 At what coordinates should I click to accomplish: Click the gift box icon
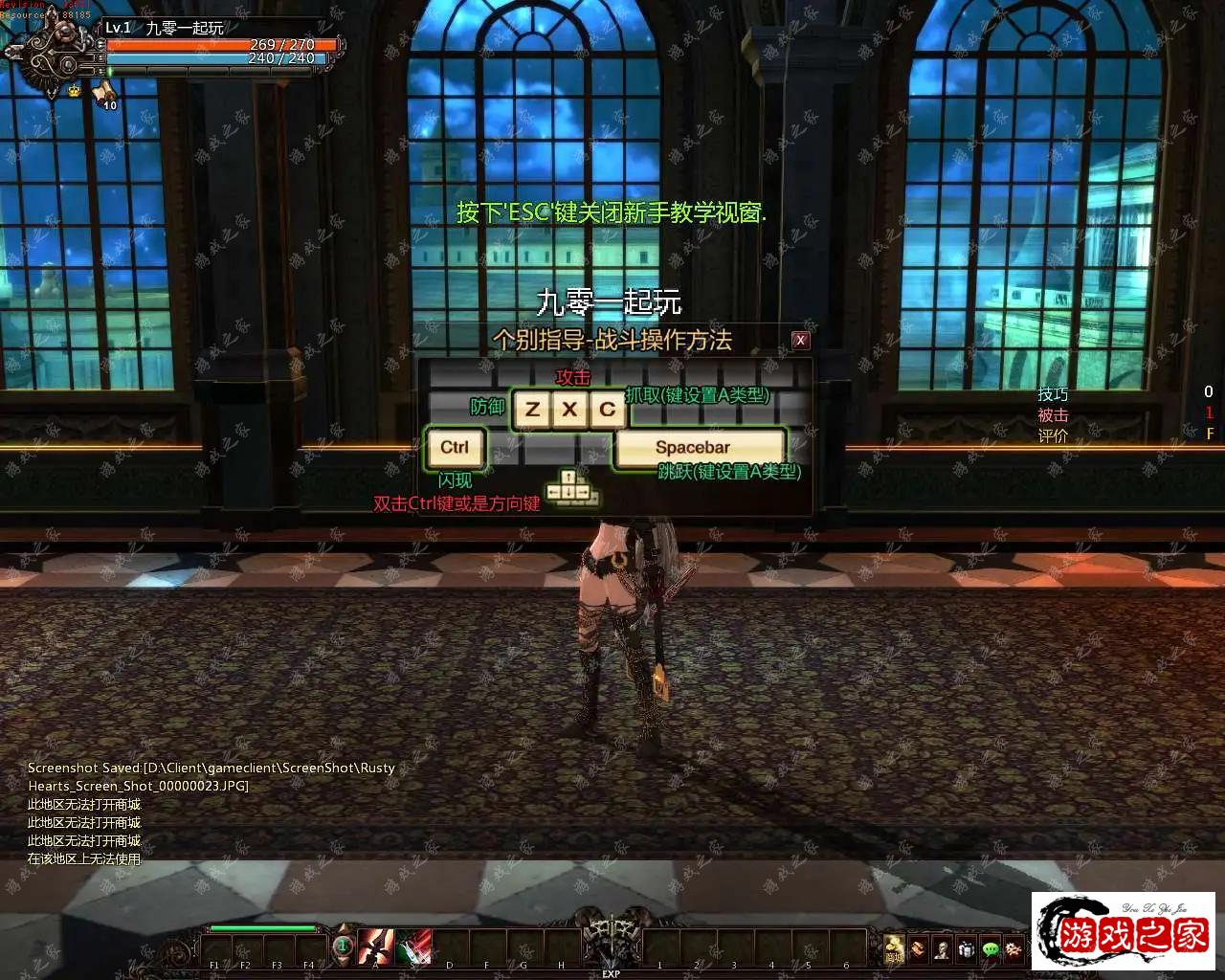pyautogui.click(x=967, y=949)
